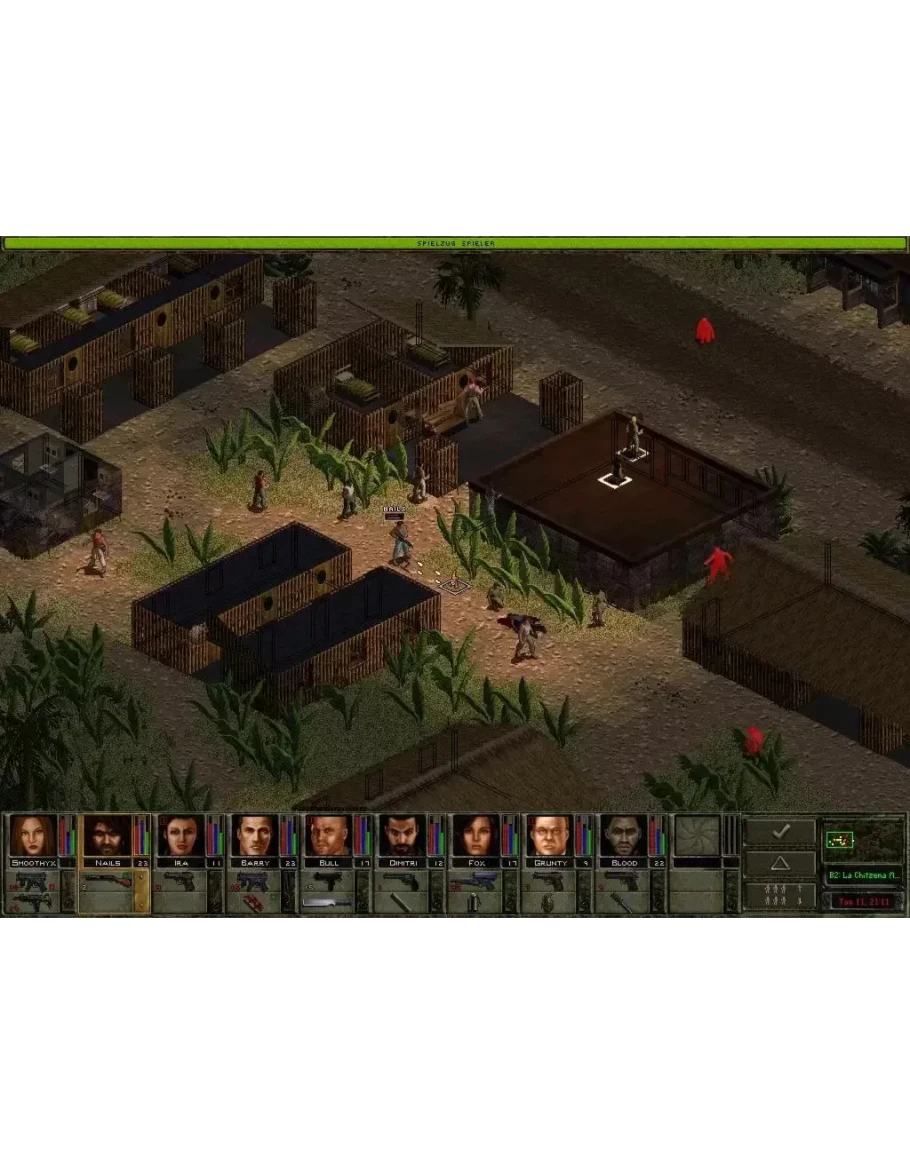
Task: Click the triangle roof-level button
Action: pos(780,863)
